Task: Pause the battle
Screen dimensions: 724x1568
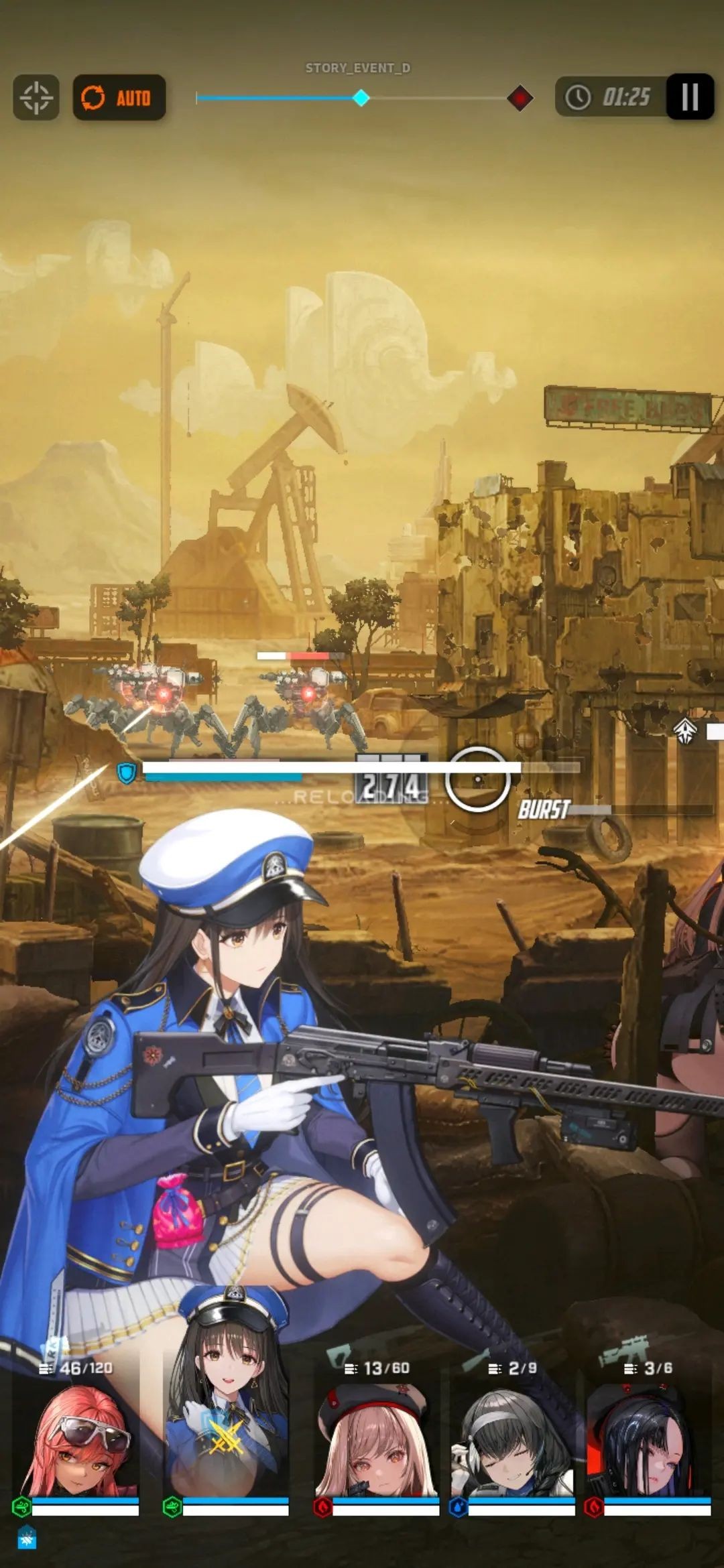Action: tap(689, 97)
